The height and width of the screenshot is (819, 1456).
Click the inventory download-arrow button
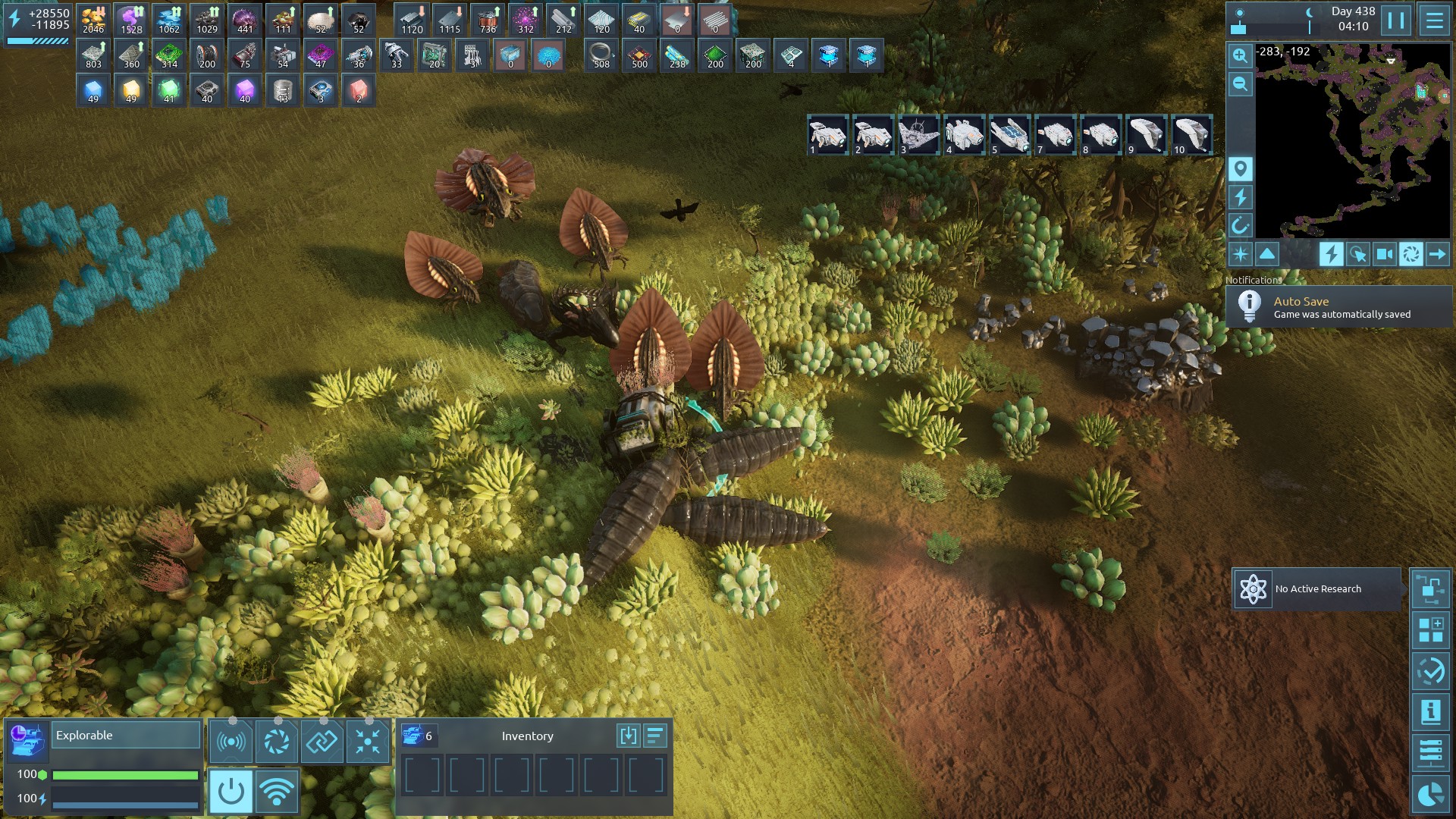click(x=628, y=735)
